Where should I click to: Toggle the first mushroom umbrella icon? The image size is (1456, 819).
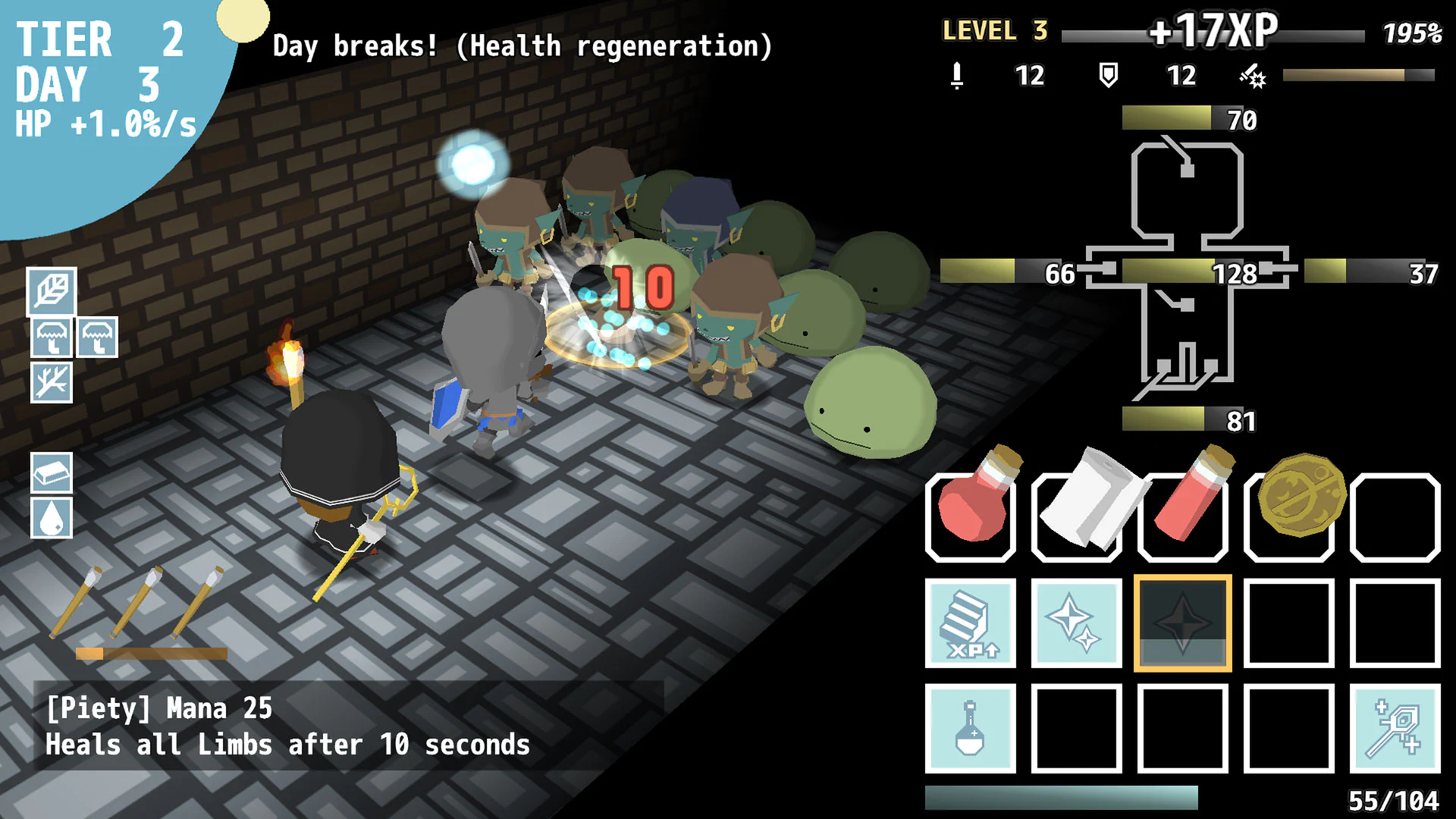tap(52, 338)
